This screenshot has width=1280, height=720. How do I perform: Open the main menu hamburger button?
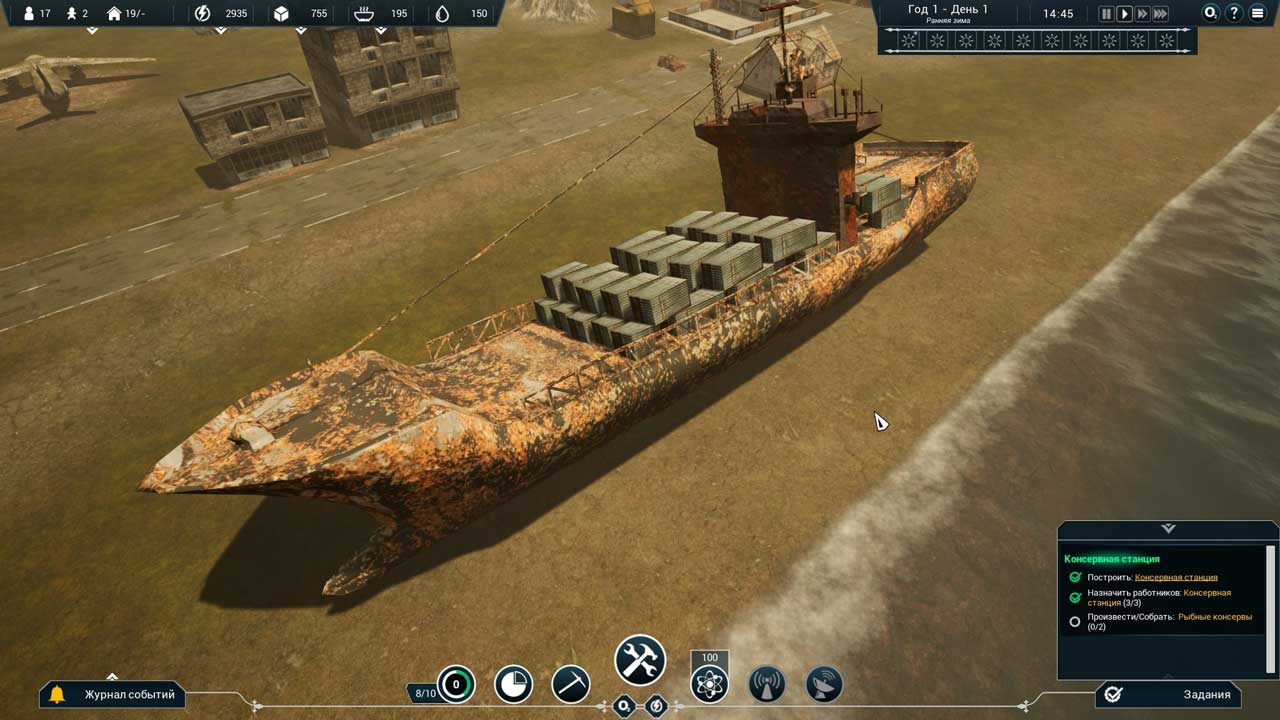click(1257, 14)
